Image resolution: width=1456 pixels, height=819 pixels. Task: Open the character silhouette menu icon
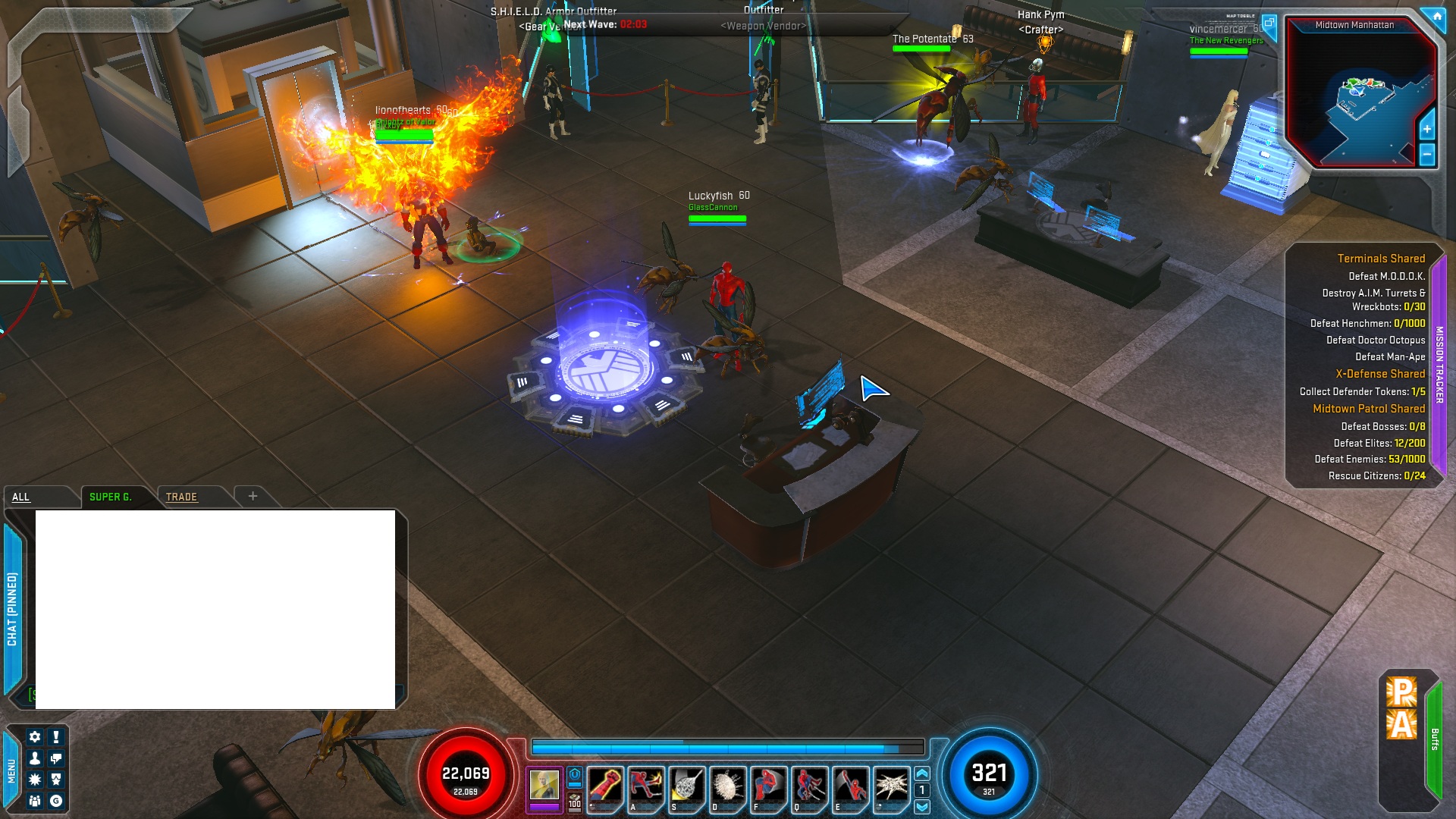coord(35,758)
